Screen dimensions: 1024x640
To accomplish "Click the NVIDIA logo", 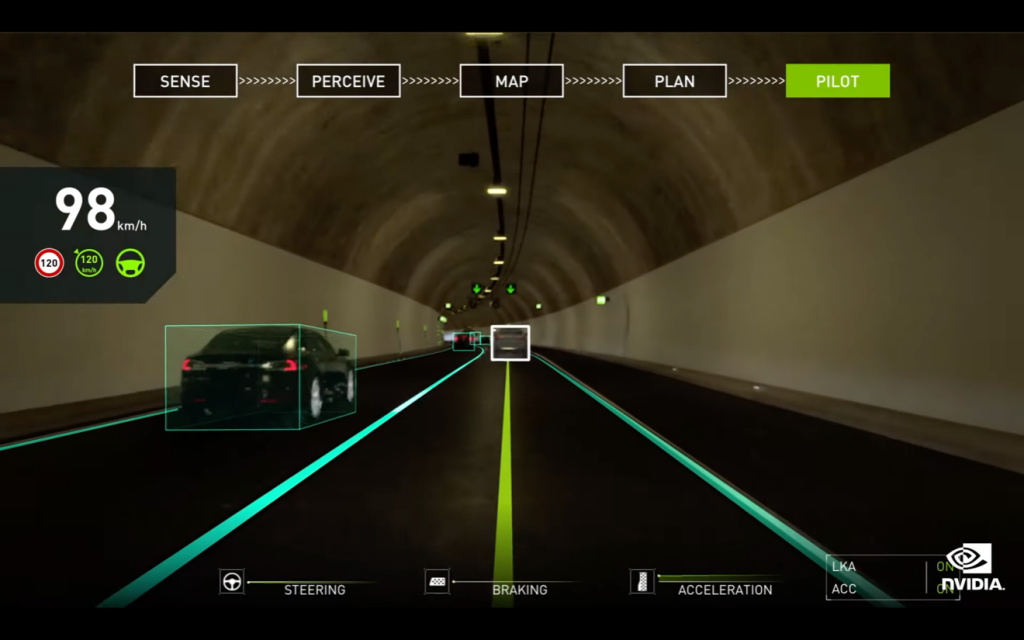I will [972, 567].
